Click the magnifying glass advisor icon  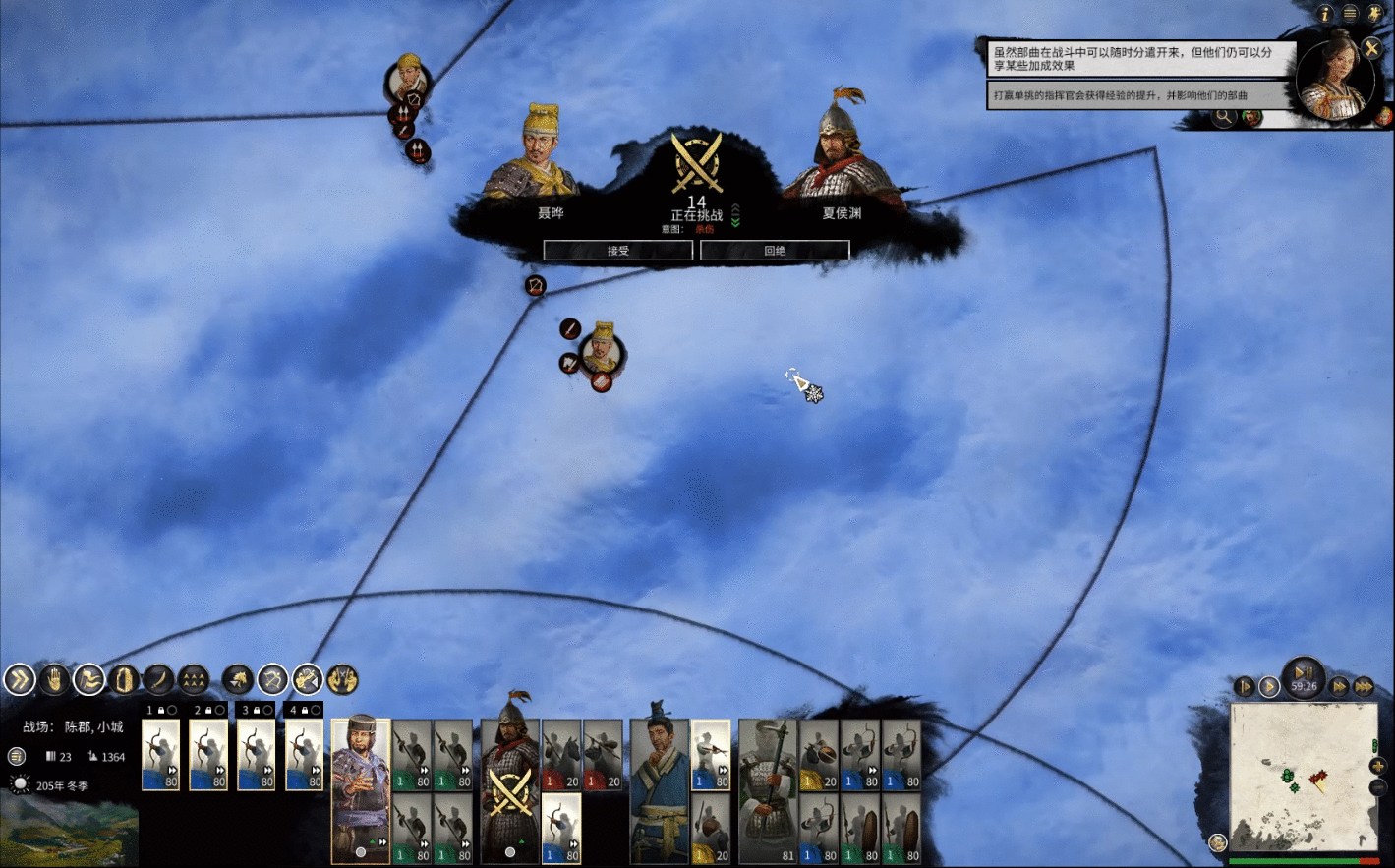pyautogui.click(x=1224, y=117)
